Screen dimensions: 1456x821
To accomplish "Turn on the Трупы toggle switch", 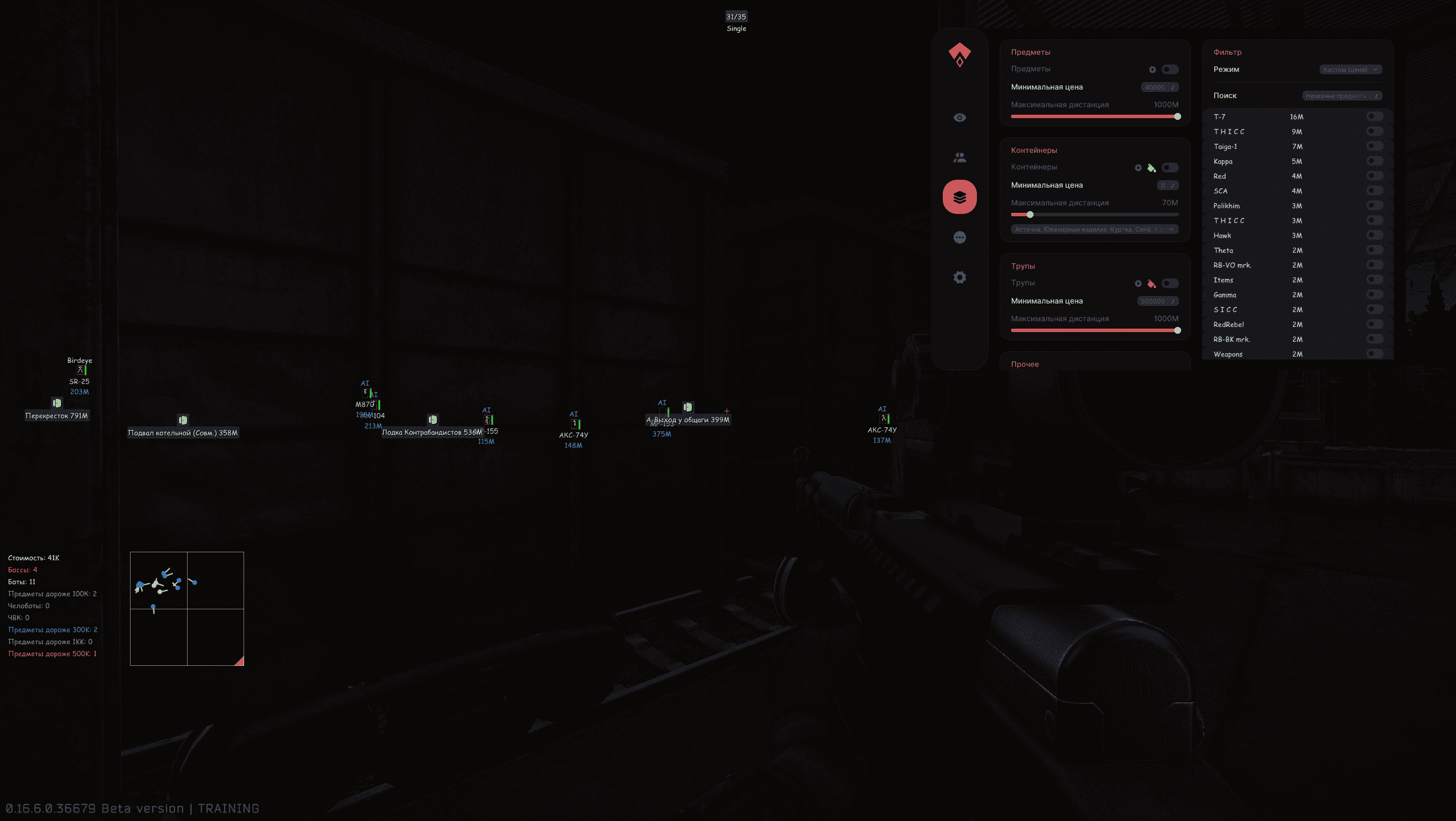I will [x=1170, y=283].
